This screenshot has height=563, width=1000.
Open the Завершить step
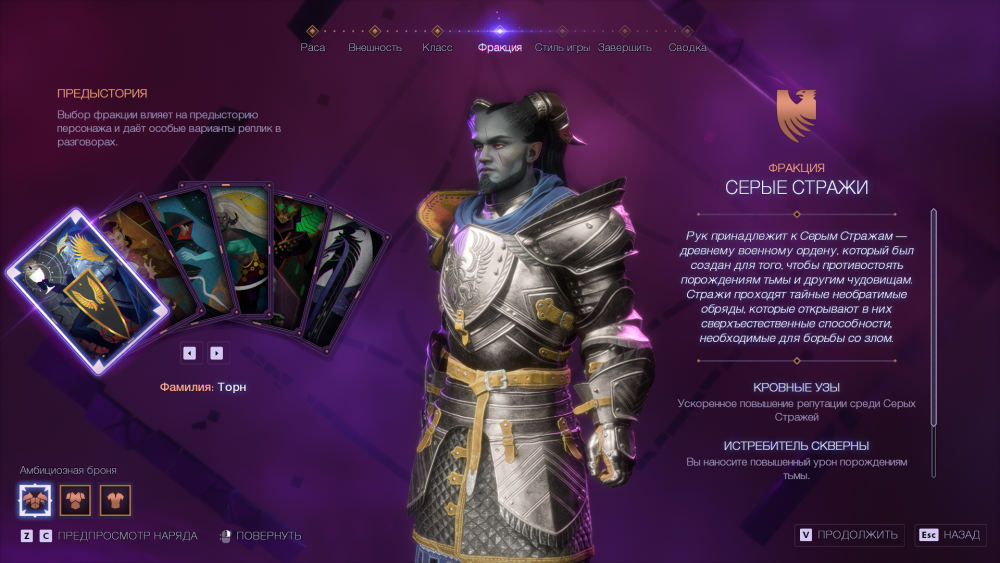click(625, 46)
